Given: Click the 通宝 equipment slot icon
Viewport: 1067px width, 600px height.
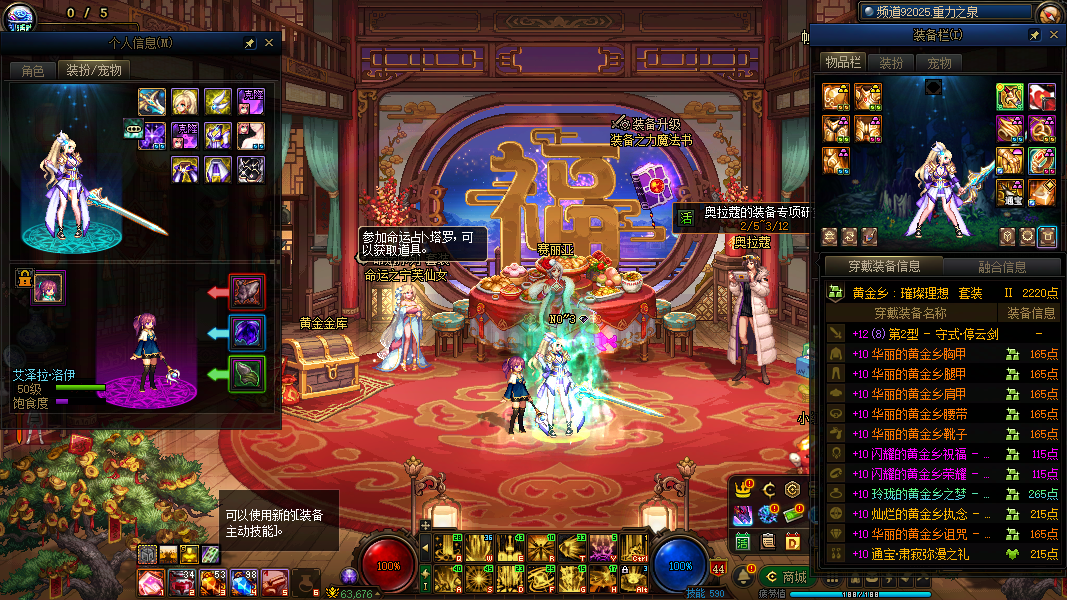Looking at the screenshot, I should (x=1011, y=190).
